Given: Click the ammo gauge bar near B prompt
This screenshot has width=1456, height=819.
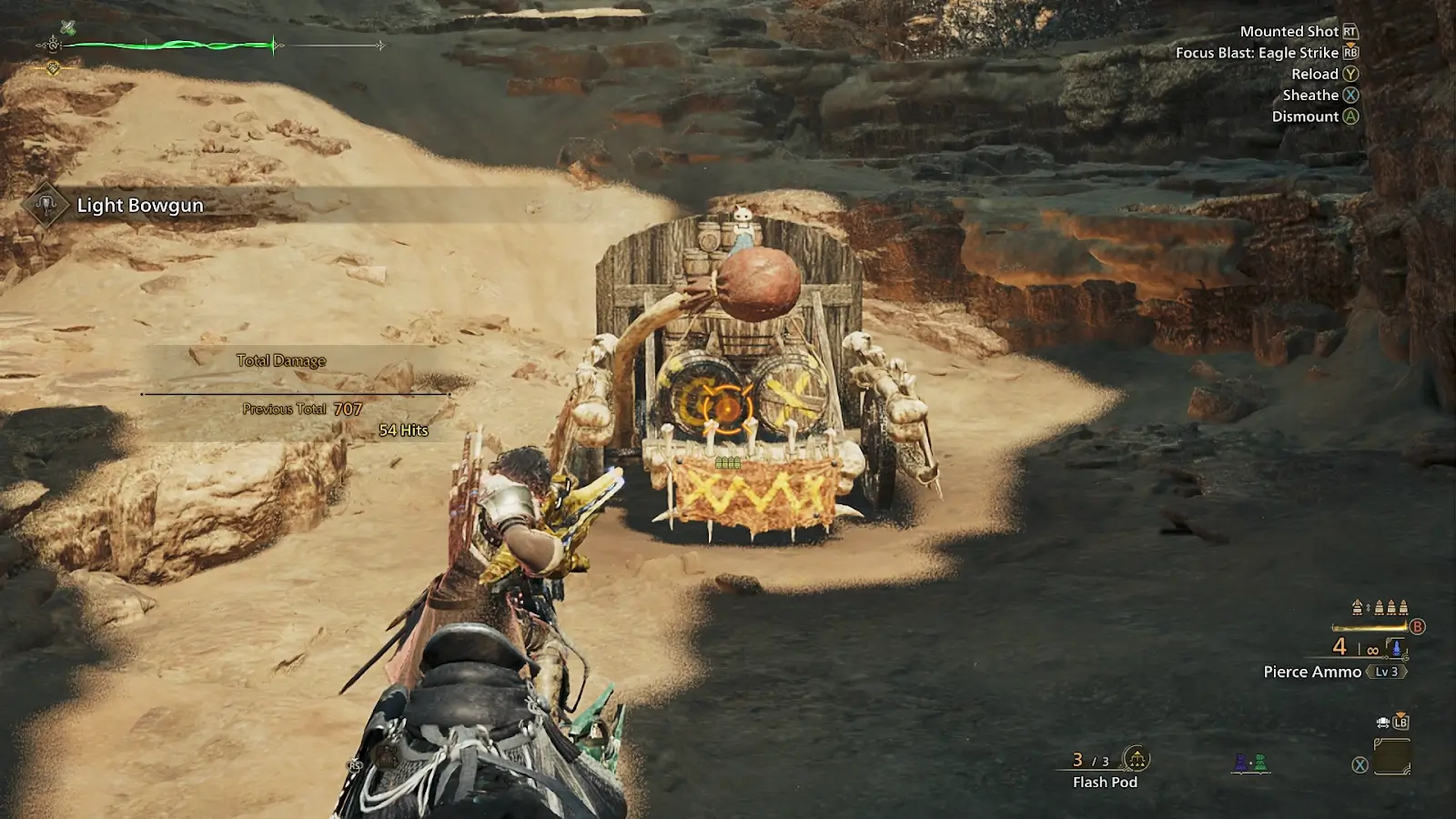Looking at the screenshot, I should tap(1369, 627).
